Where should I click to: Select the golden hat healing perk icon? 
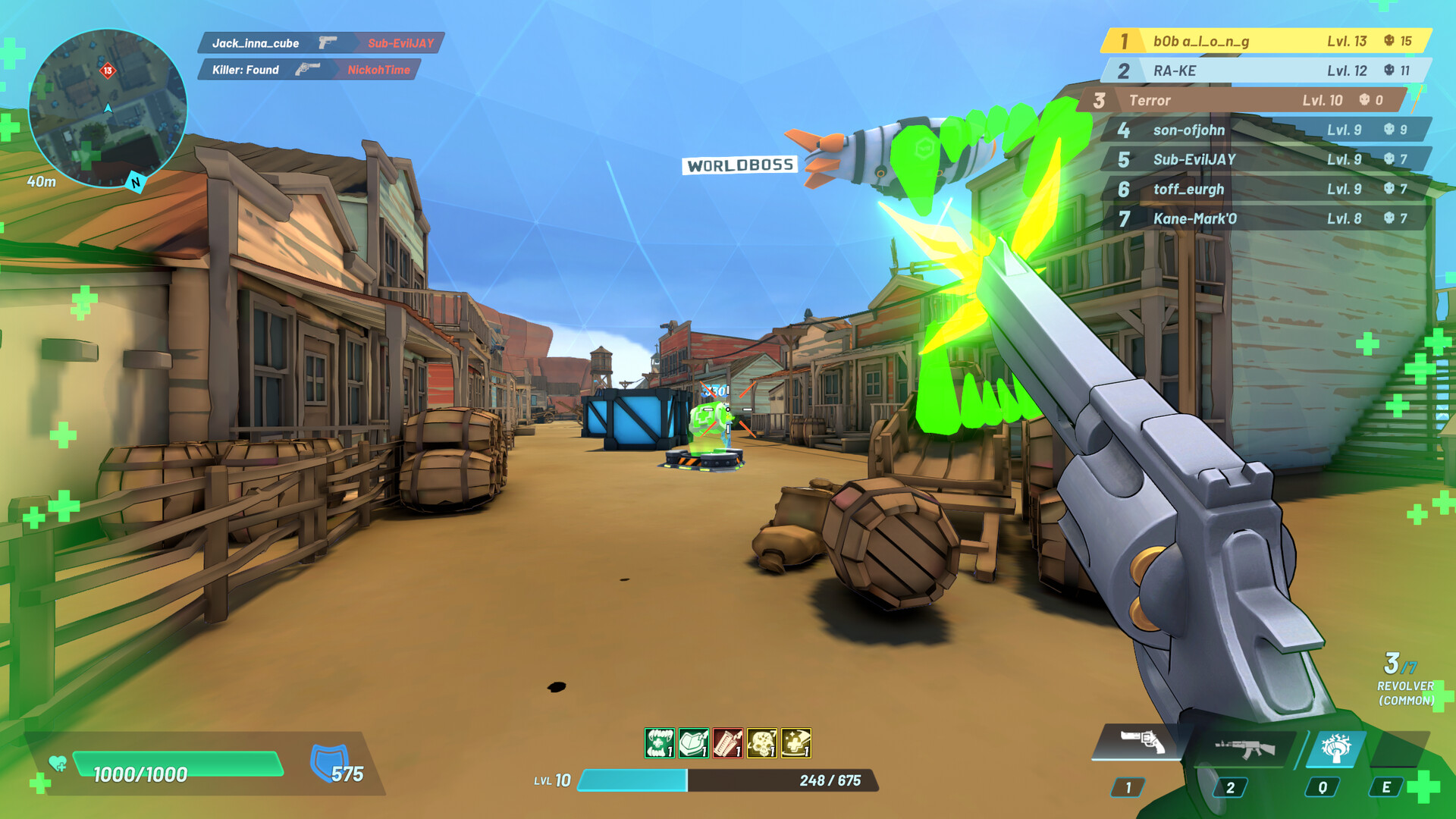(795, 743)
